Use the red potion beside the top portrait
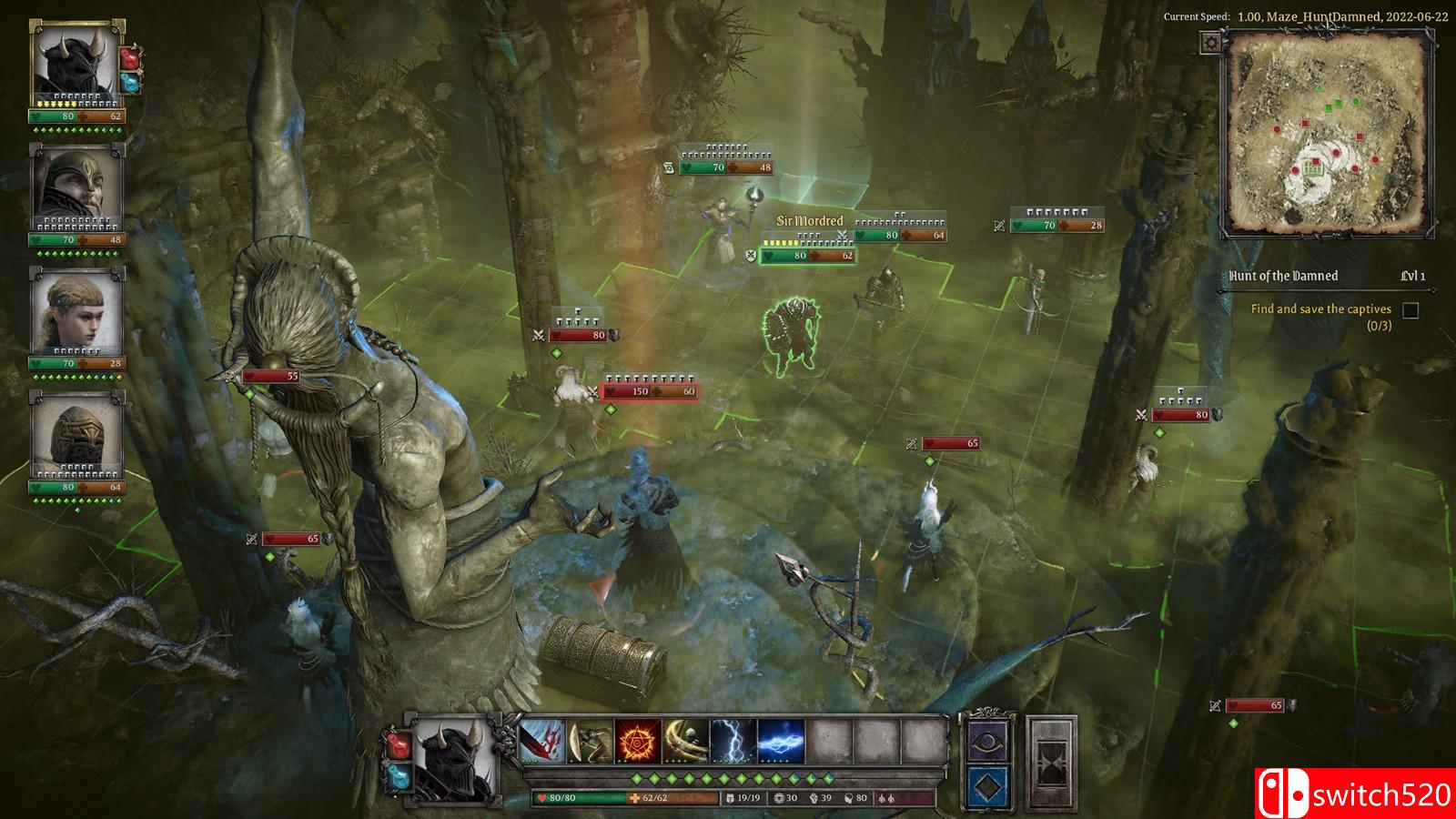This screenshot has width=1456, height=819. click(131, 59)
